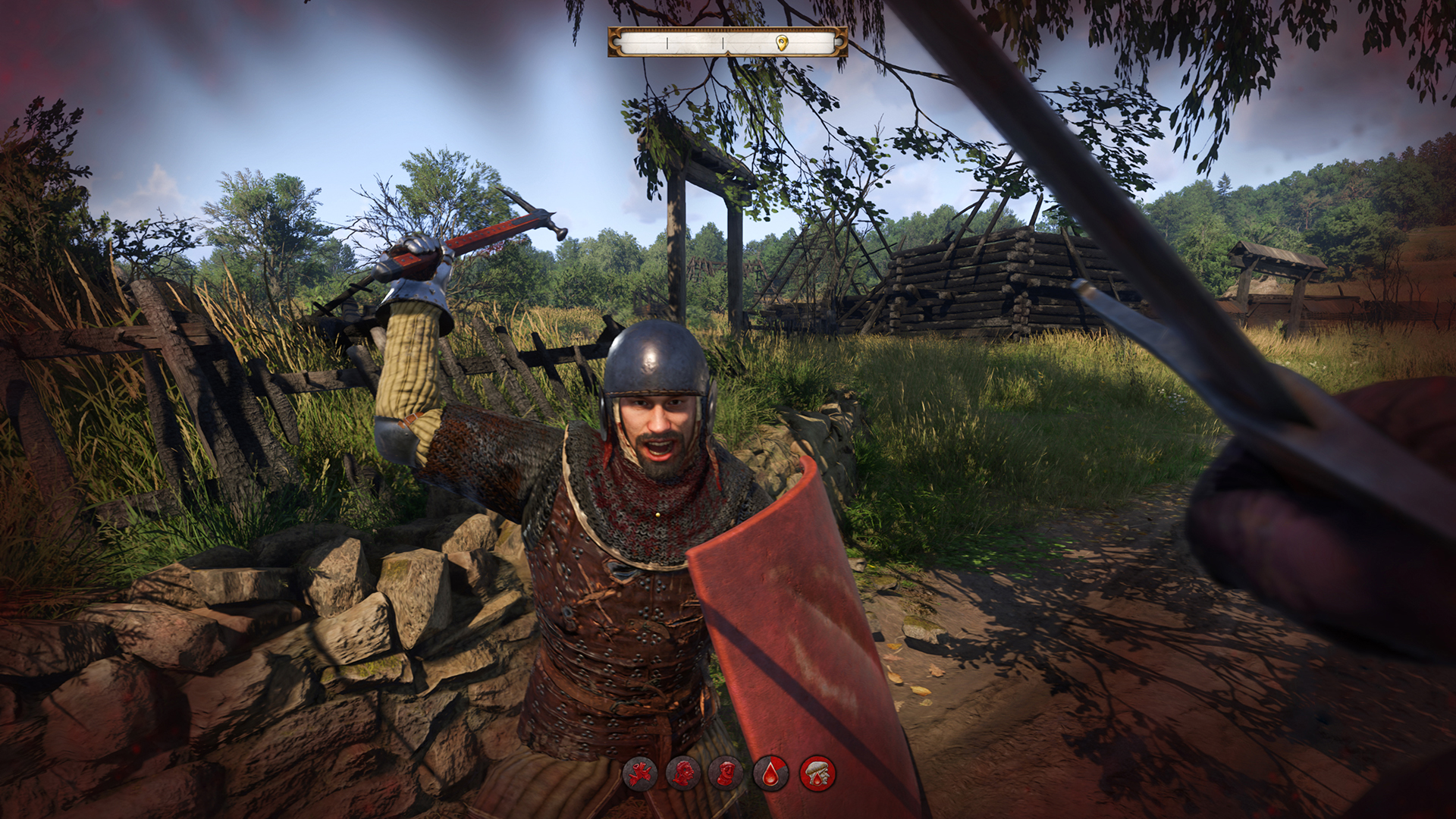Select the compass bar at the top
1456x819 pixels.
(x=727, y=42)
